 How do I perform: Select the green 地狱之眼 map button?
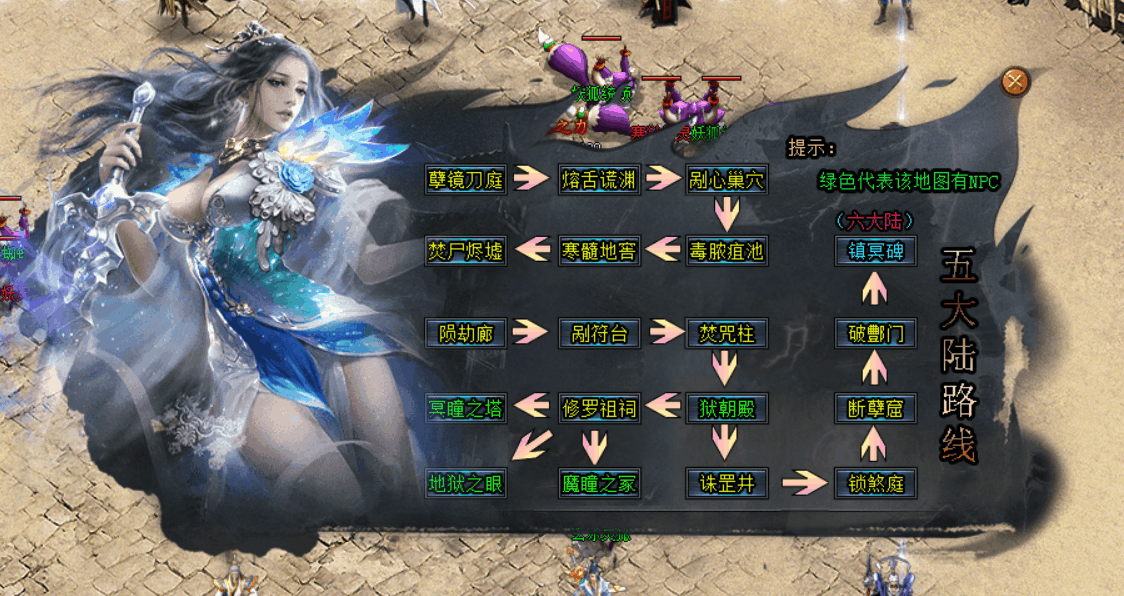466,484
